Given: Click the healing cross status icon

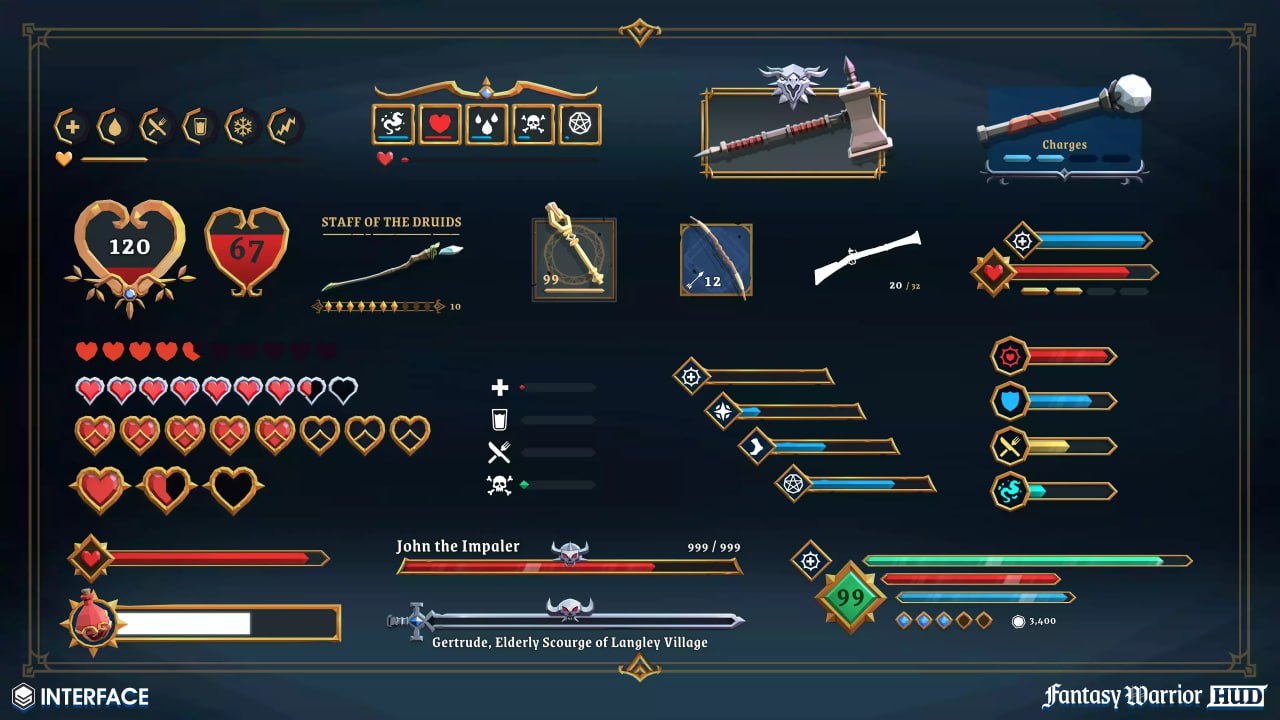Looking at the screenshot, I should (x=73, y=125).
